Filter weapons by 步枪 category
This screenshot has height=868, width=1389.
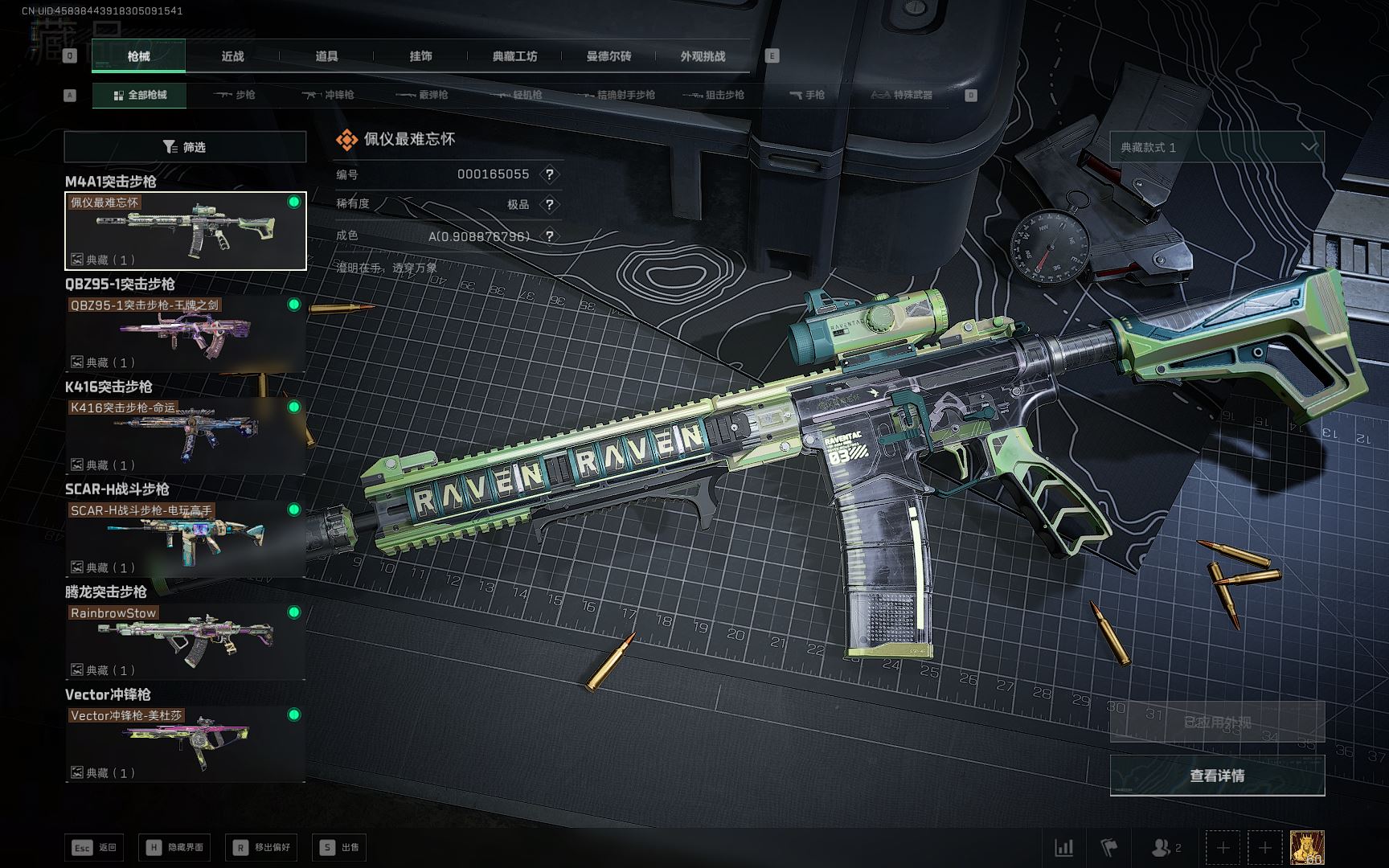[x=235, y=95]
